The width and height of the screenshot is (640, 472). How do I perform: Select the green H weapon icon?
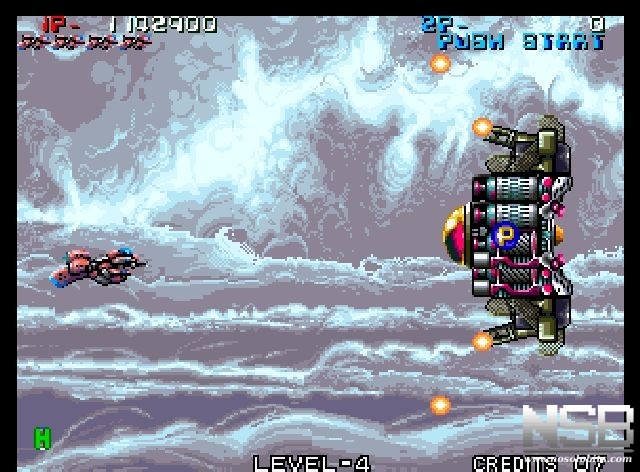point(42,437)
